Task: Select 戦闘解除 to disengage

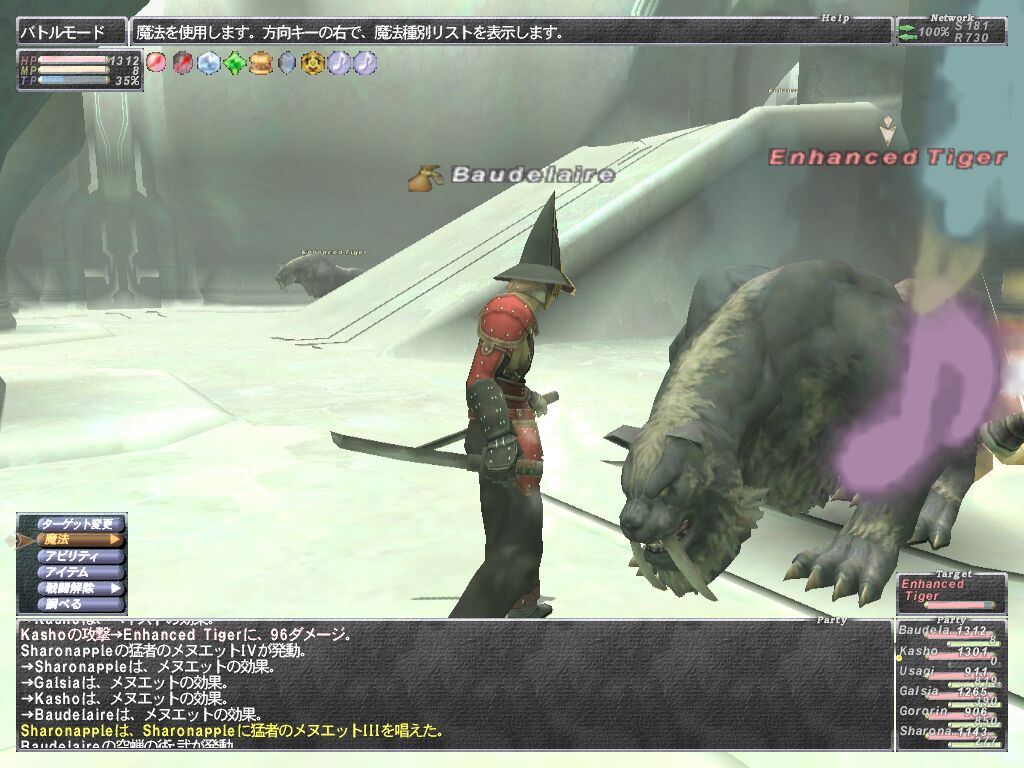Action: pos(79,588)
